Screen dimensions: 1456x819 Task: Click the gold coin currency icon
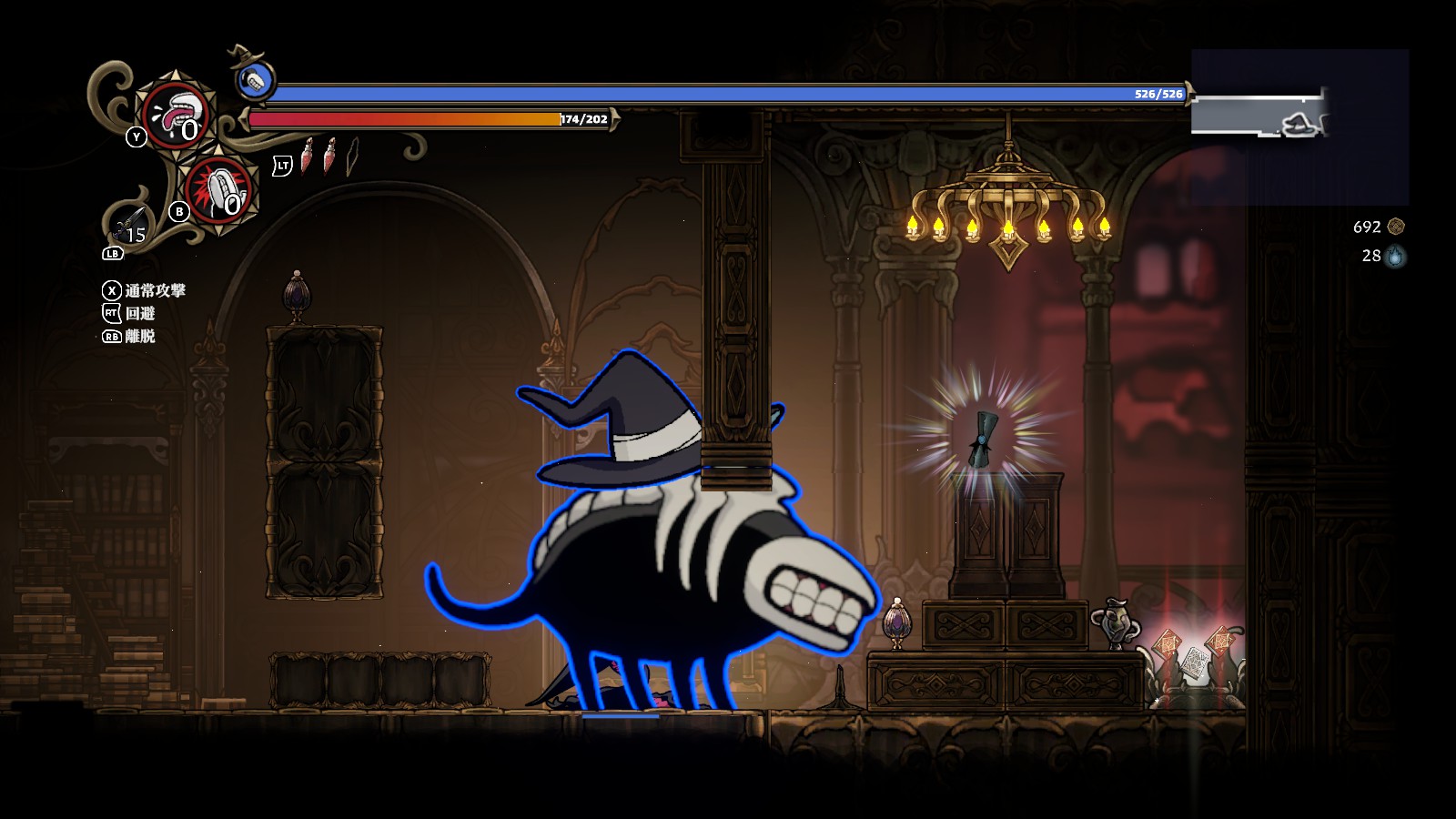pyautogui.click(x=1396, y=227)
